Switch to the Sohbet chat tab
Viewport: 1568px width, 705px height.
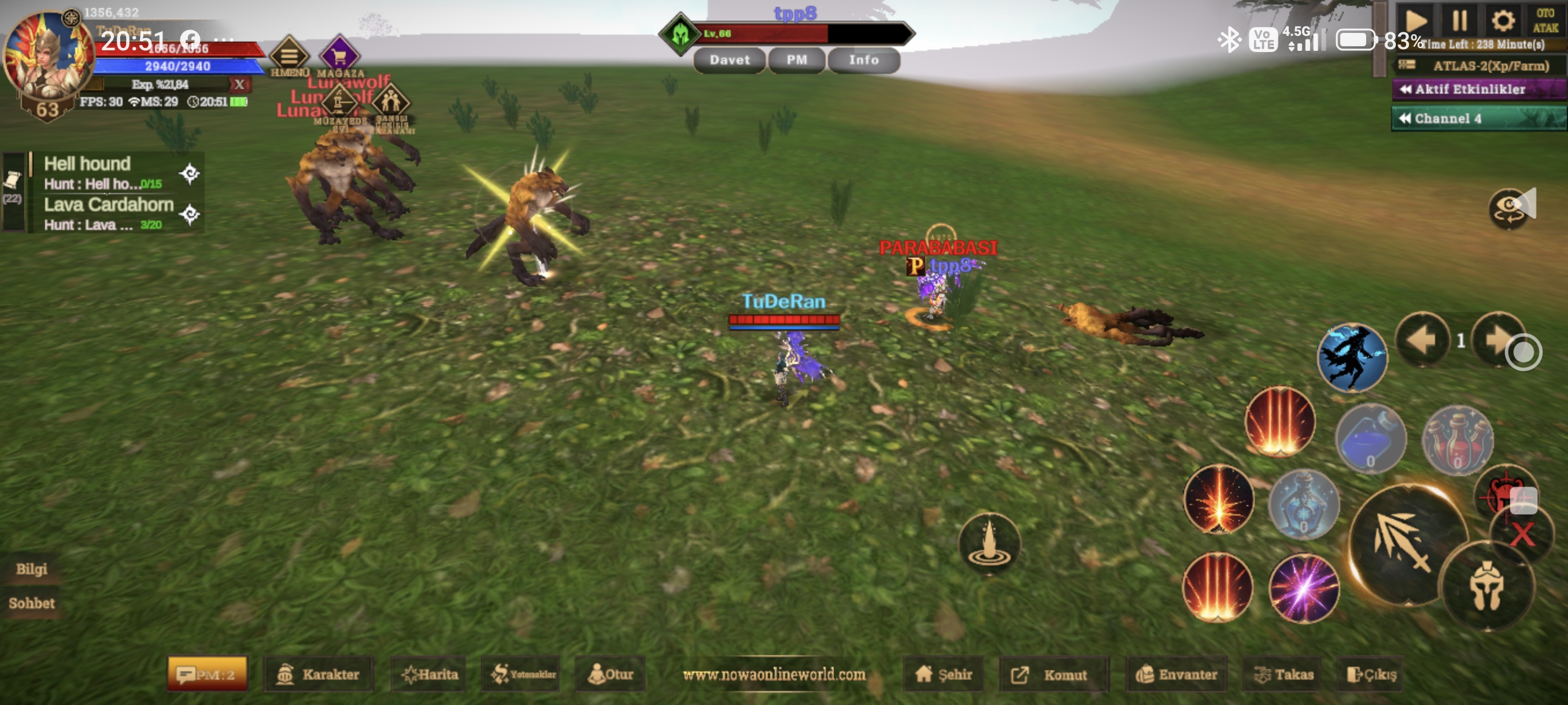[32, 603]
